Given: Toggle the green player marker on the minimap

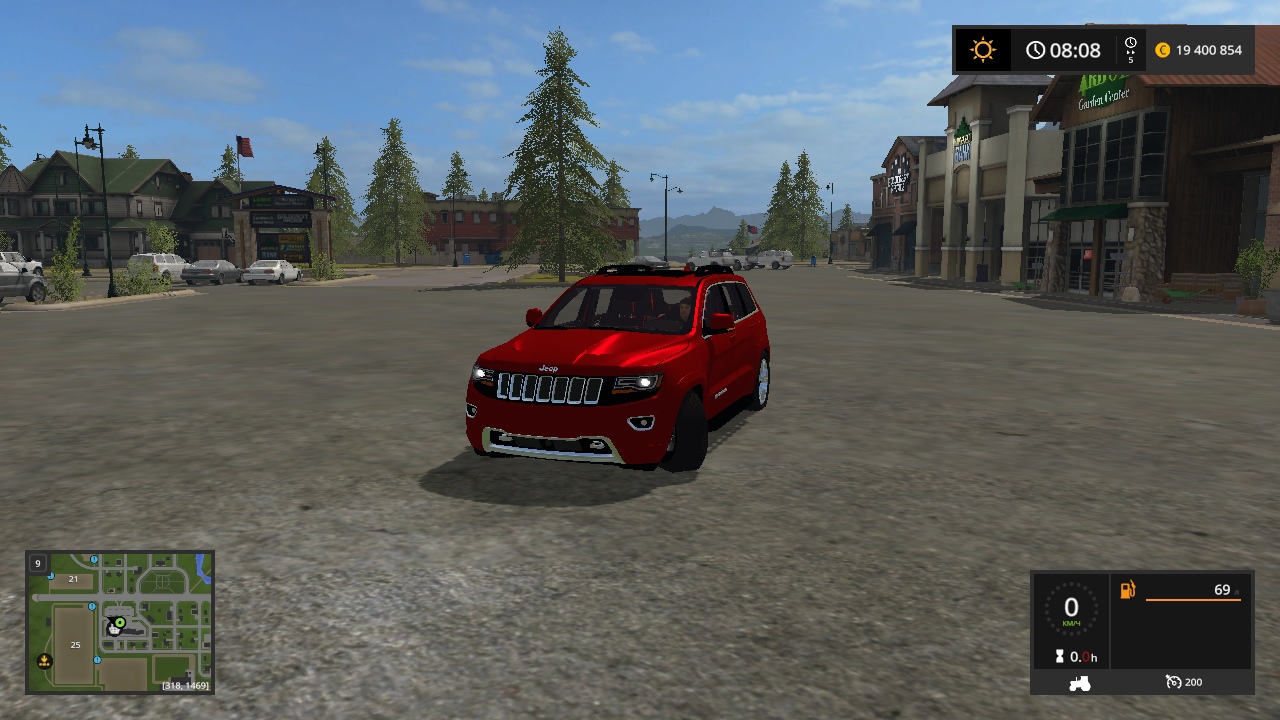Looking at the screenshot, I should coord(120,622).
